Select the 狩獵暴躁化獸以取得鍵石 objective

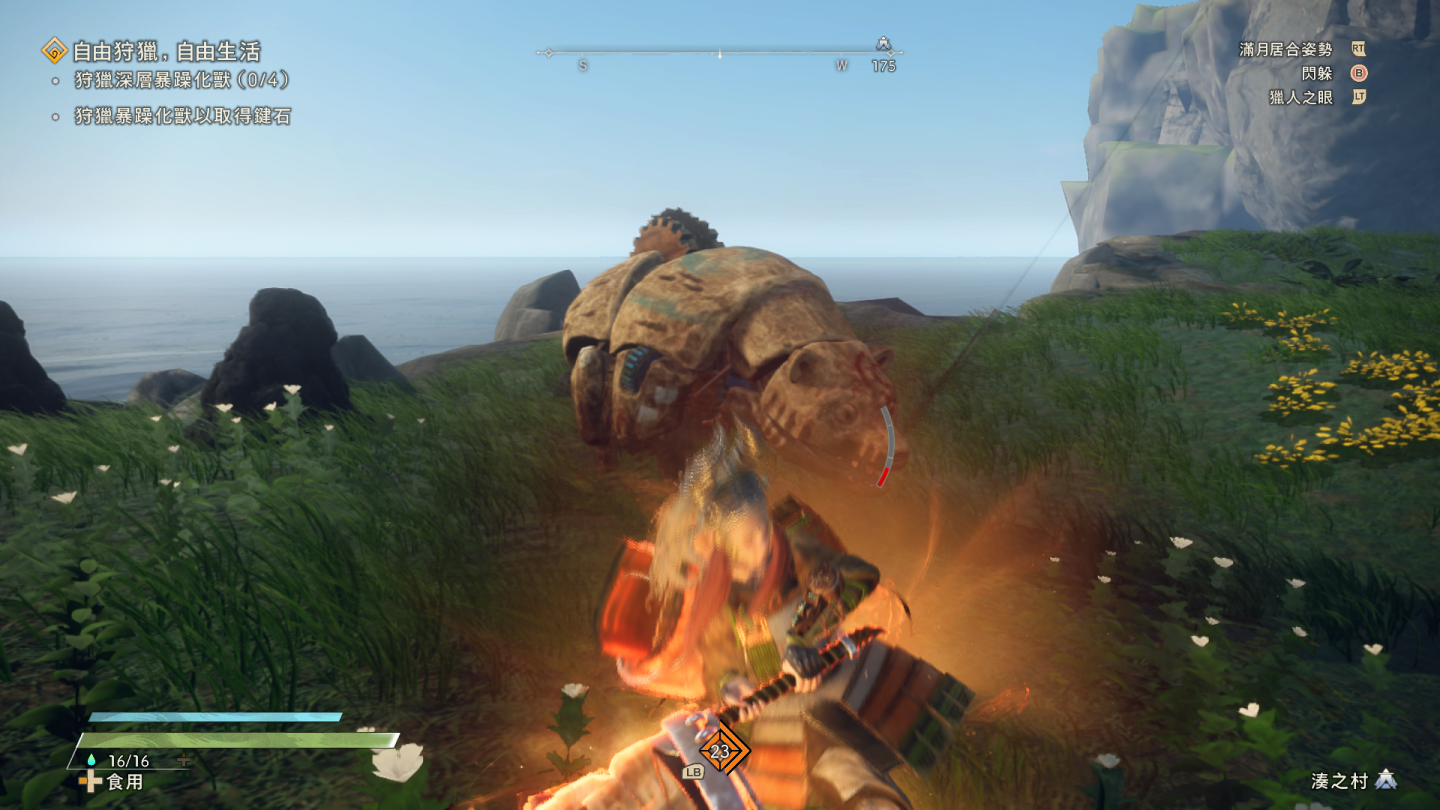pyautogui.click(x=182, y=117)
